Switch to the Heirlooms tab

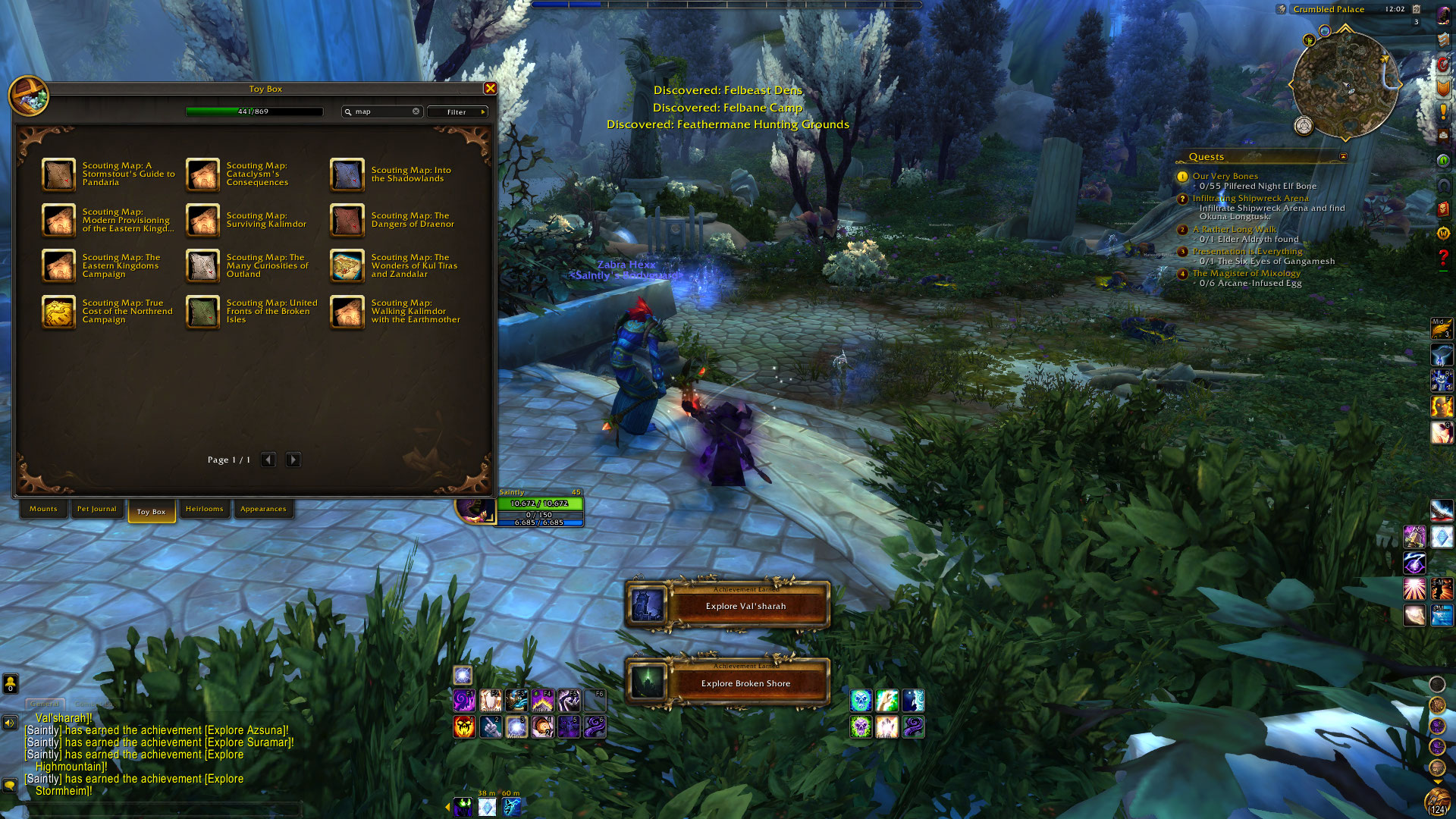(x=204, y=509)
